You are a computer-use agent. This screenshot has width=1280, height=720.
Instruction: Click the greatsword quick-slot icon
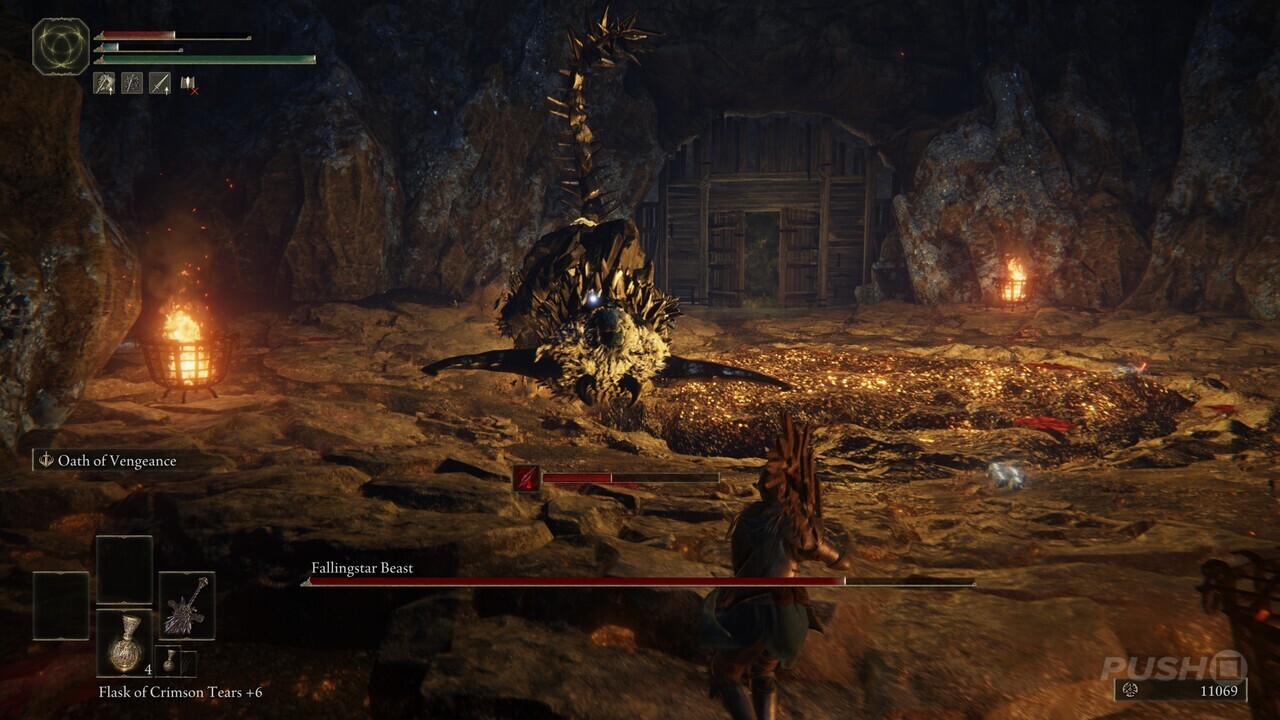(x=186, y=605)
